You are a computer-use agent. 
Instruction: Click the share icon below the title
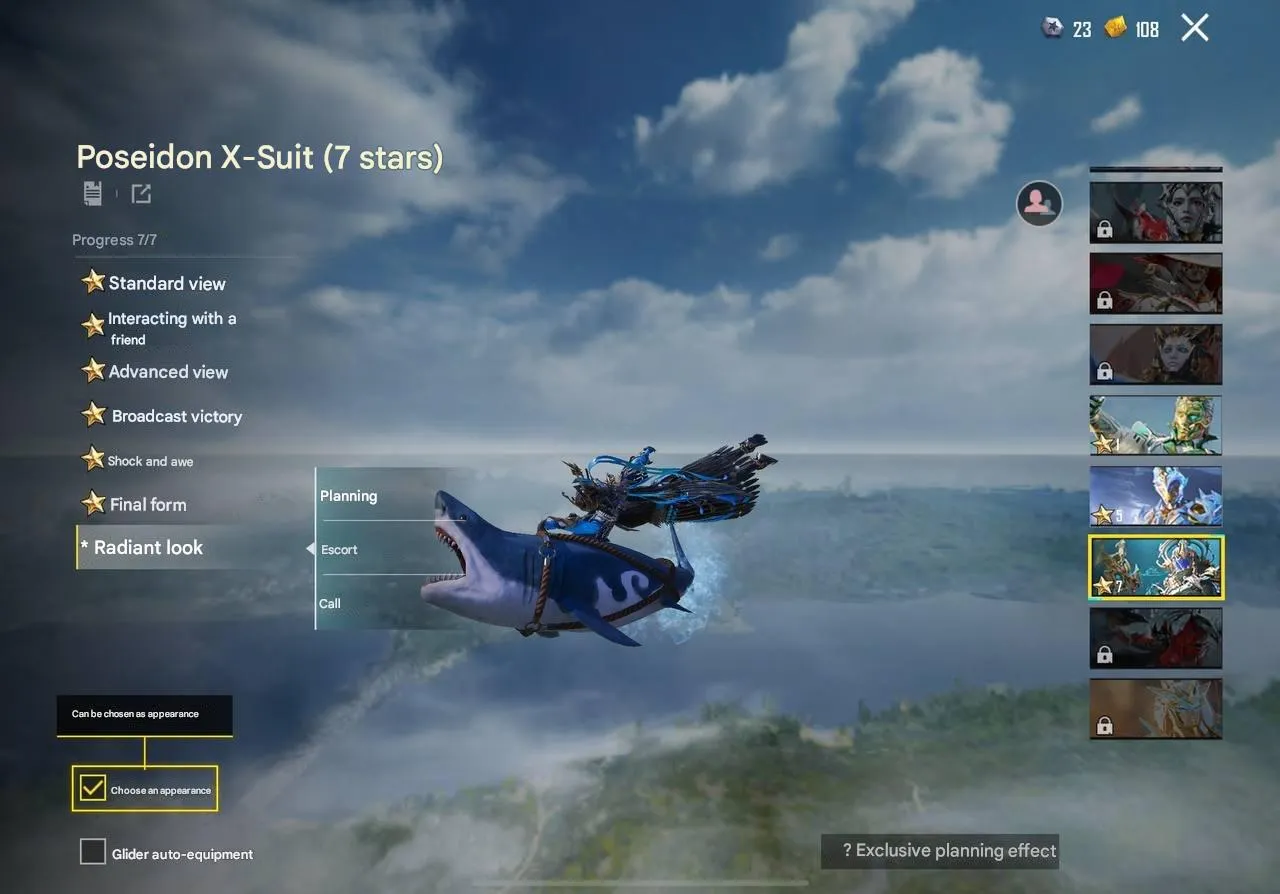coord(141,193)
